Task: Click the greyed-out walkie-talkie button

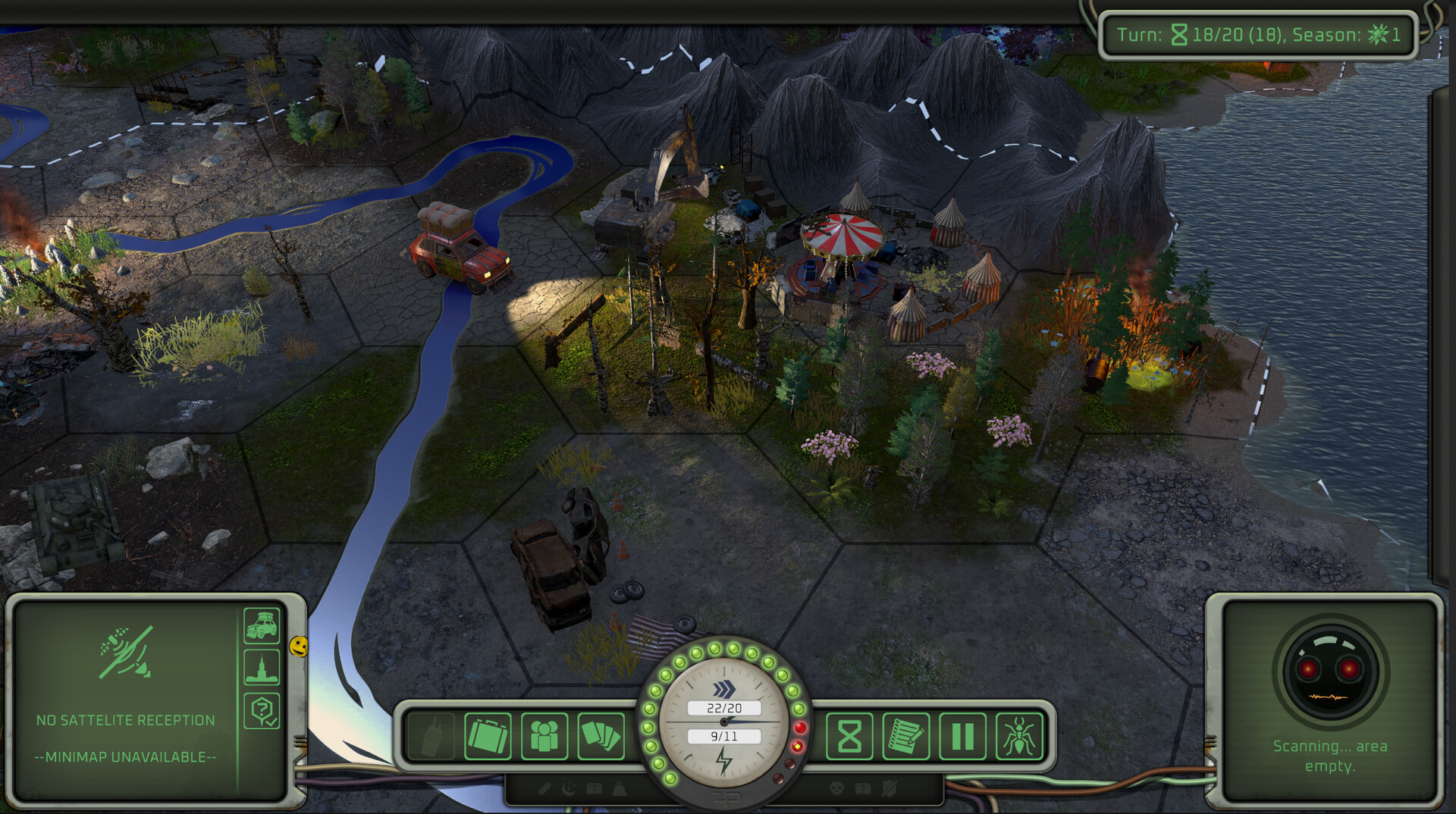Action: coord(430,736)
